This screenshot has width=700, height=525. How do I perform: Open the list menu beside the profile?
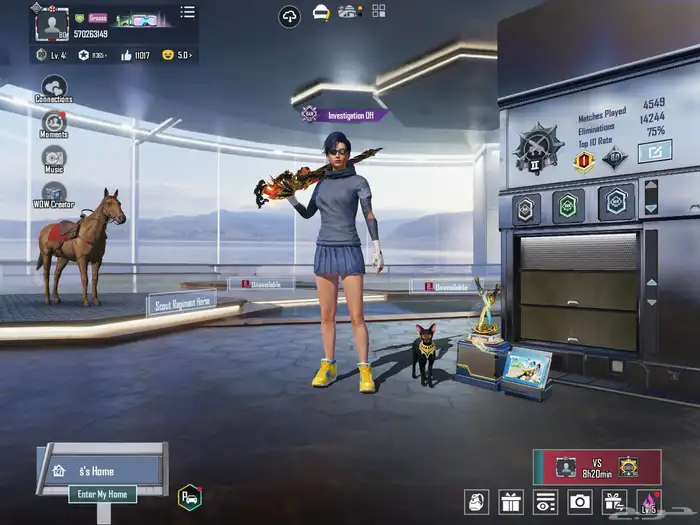[x=187, y=13]
